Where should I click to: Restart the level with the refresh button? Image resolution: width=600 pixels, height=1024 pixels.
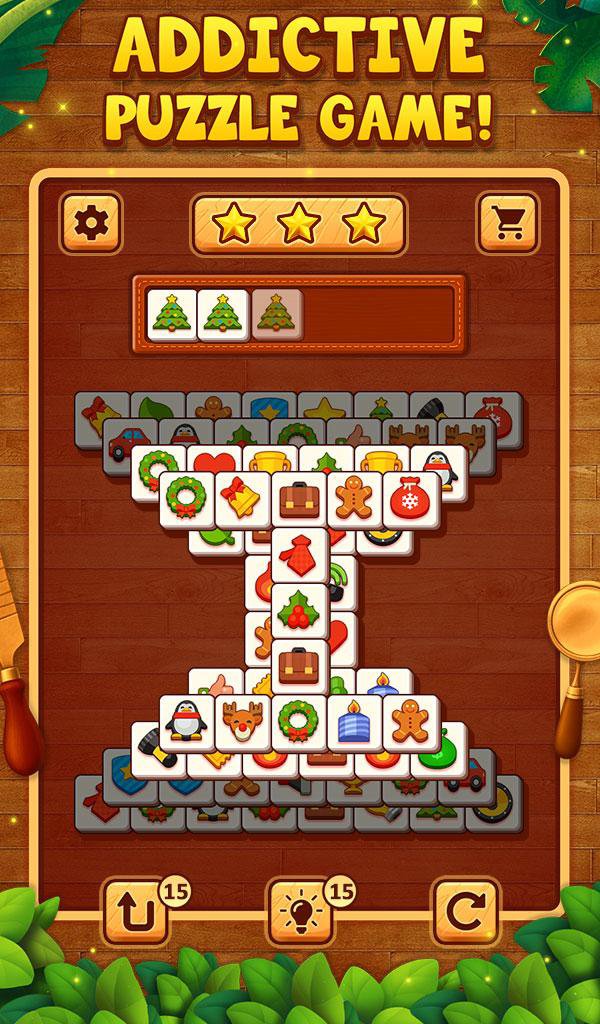464,910
